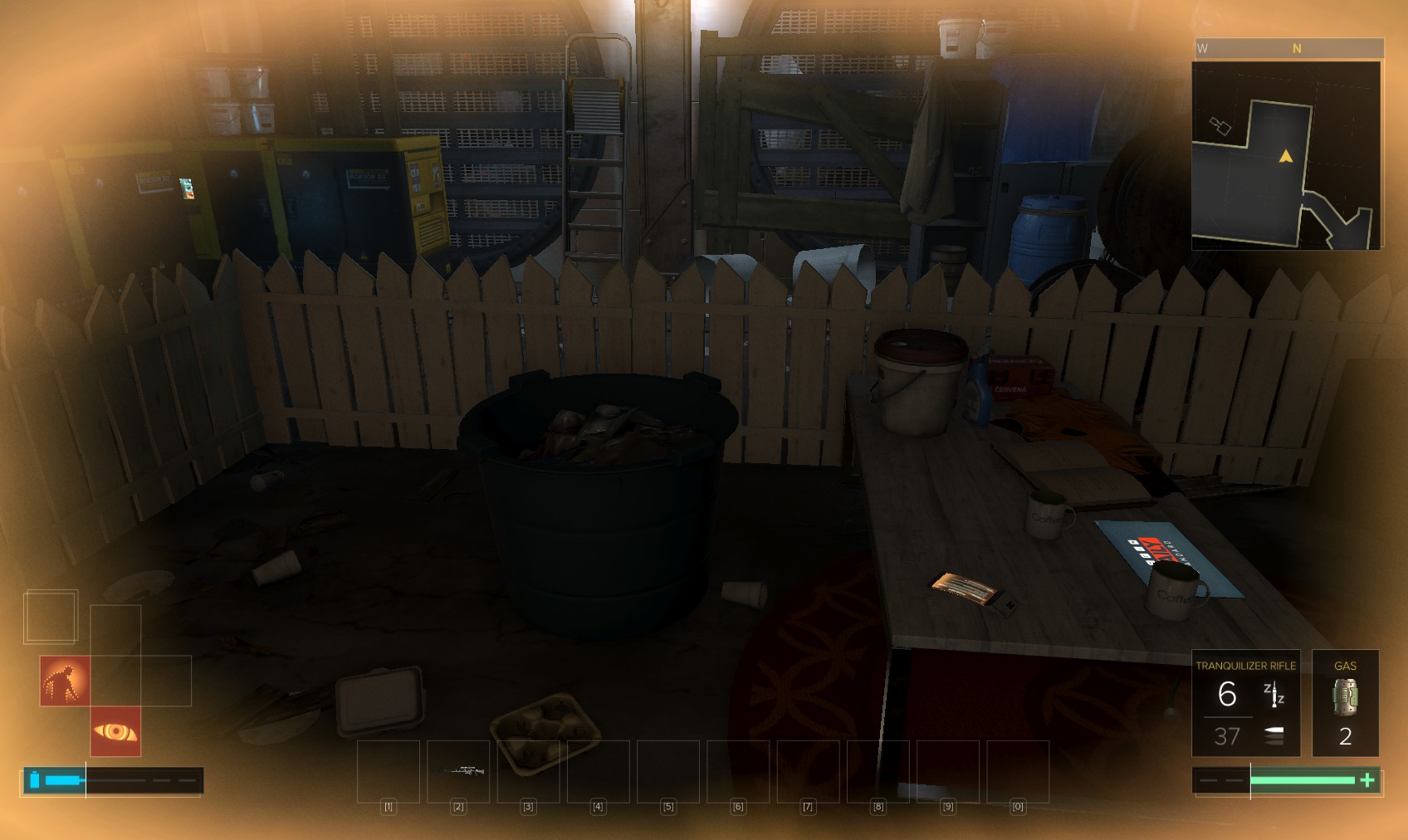Select the rifle in hotbar slot 2

point(458,771)
